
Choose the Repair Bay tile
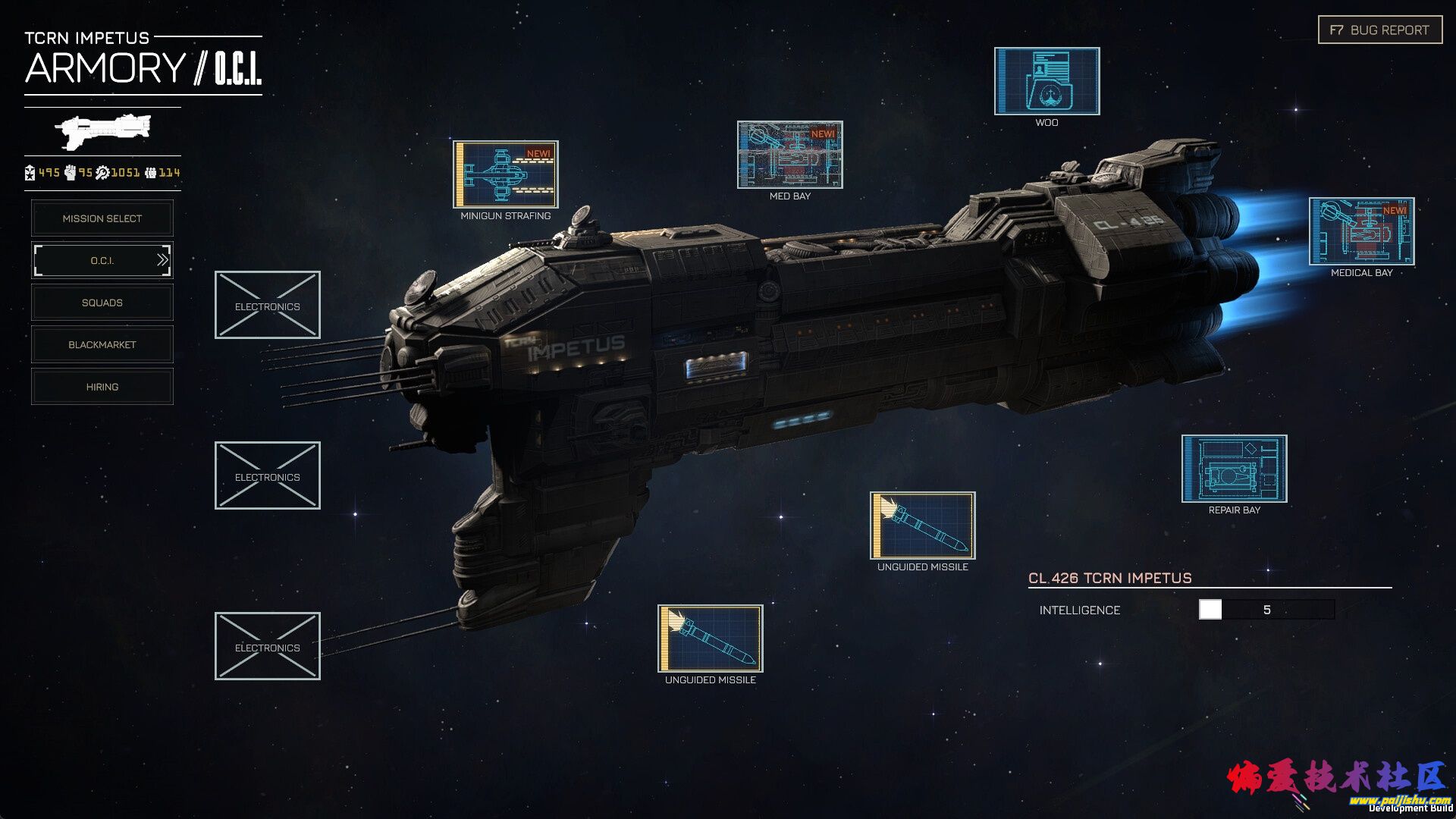(x=1234, y=469)
